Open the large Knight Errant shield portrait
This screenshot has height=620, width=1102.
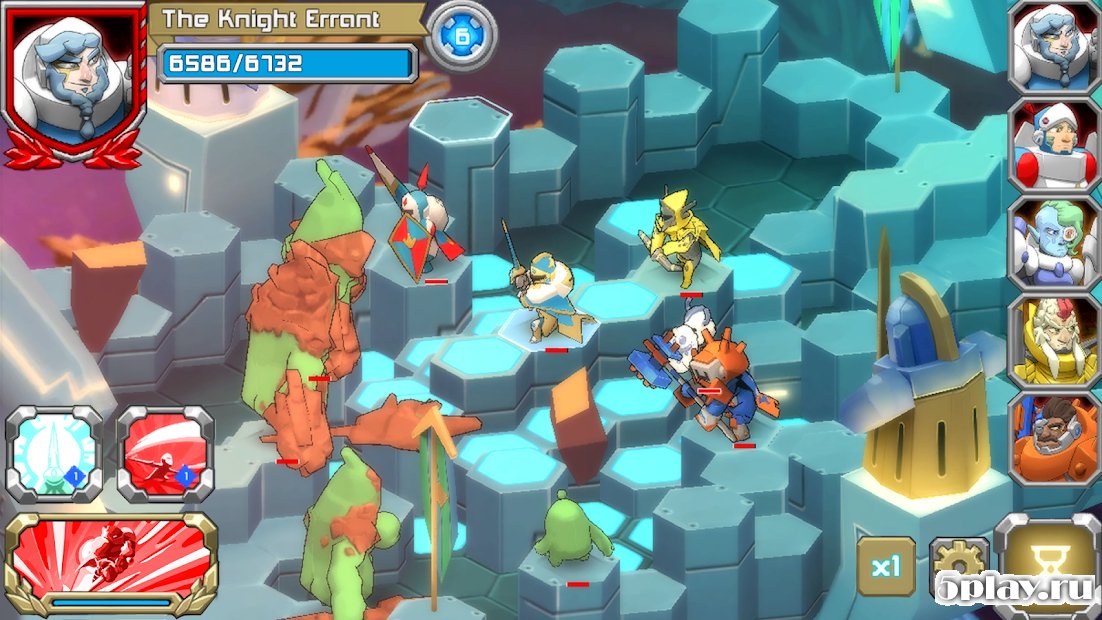coord(71,80)
